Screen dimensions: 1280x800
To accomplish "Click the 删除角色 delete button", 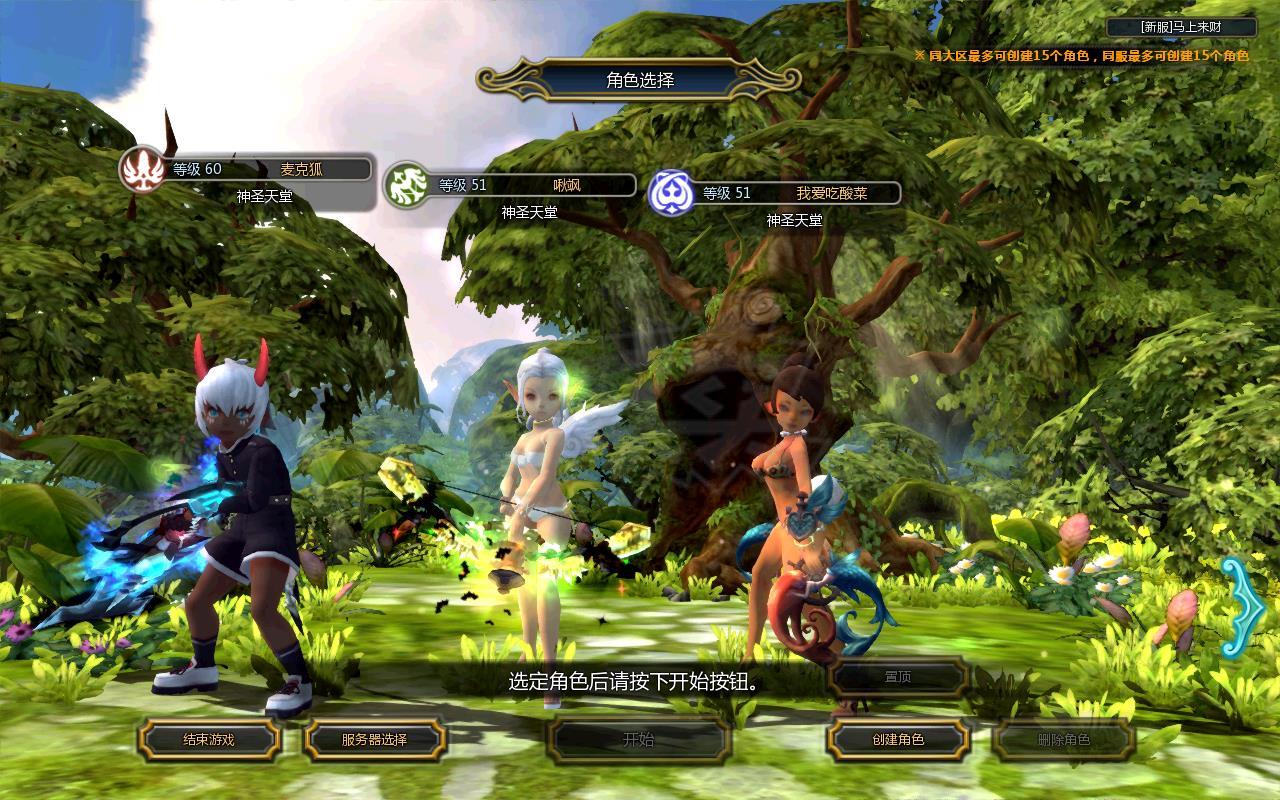I will pos(1064,740).
